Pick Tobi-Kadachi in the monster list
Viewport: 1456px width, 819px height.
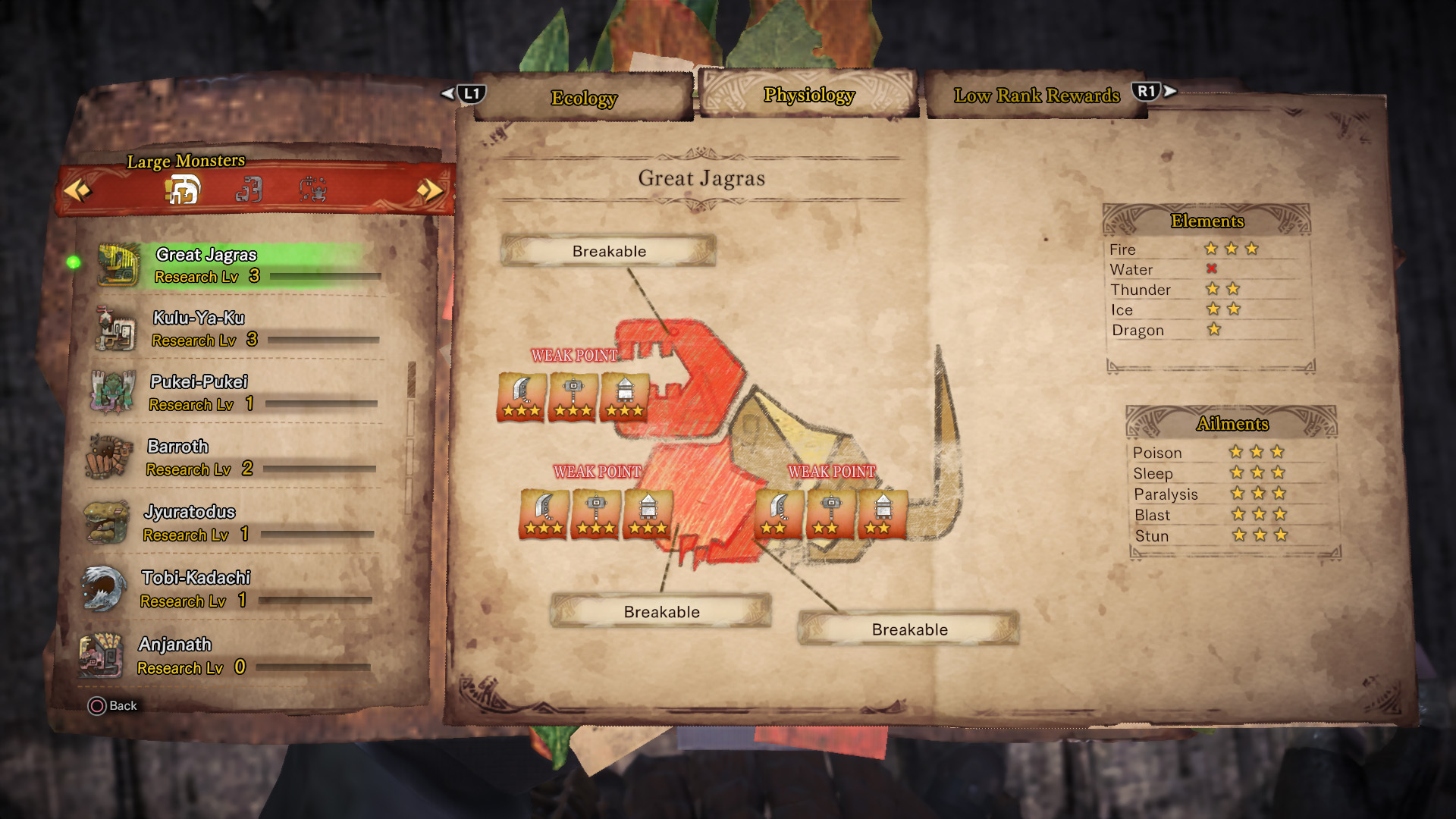coord(226,588)
